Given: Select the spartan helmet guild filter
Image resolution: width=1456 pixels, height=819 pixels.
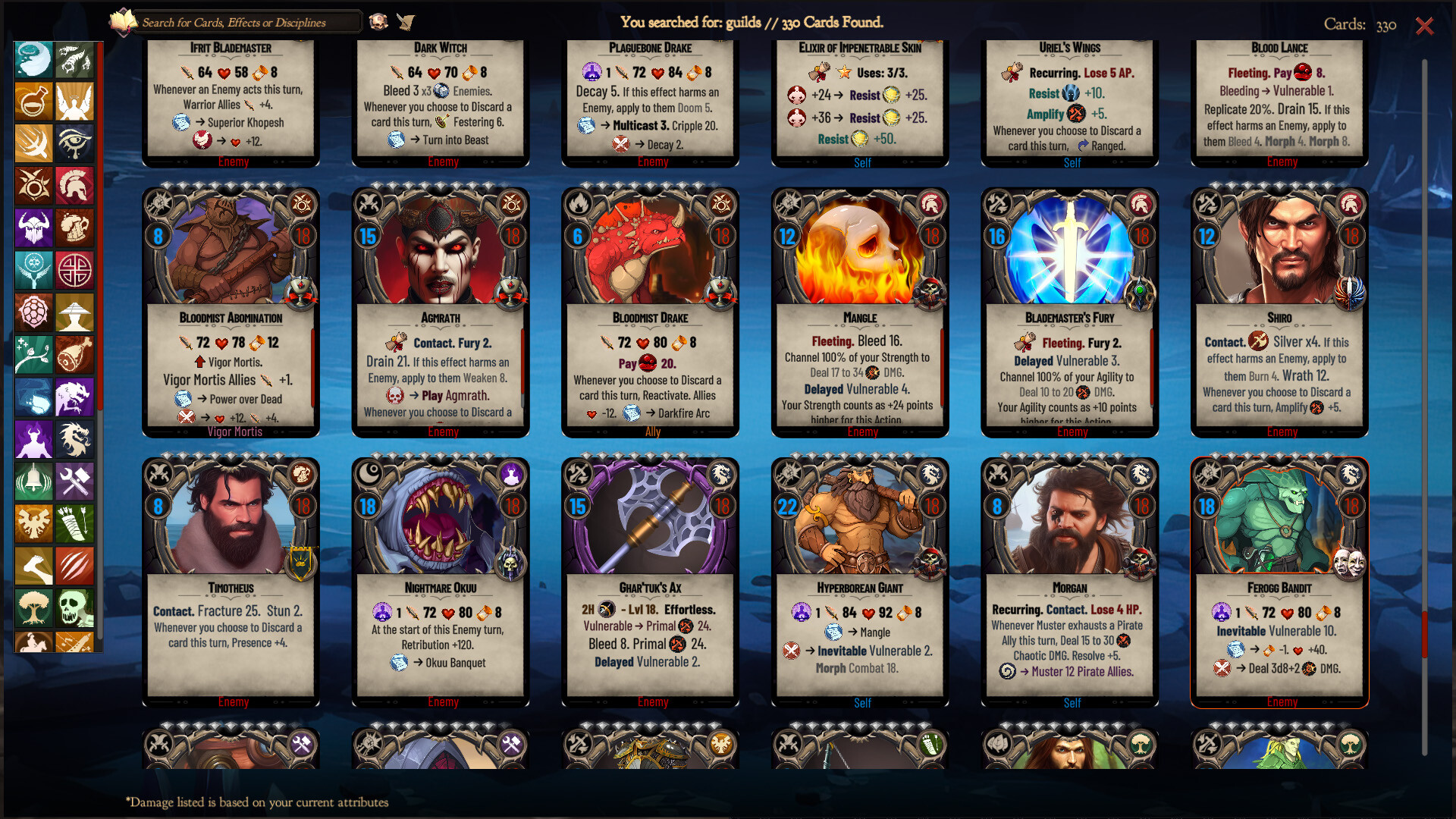Looking at the screenshot, I should [74, 186].
